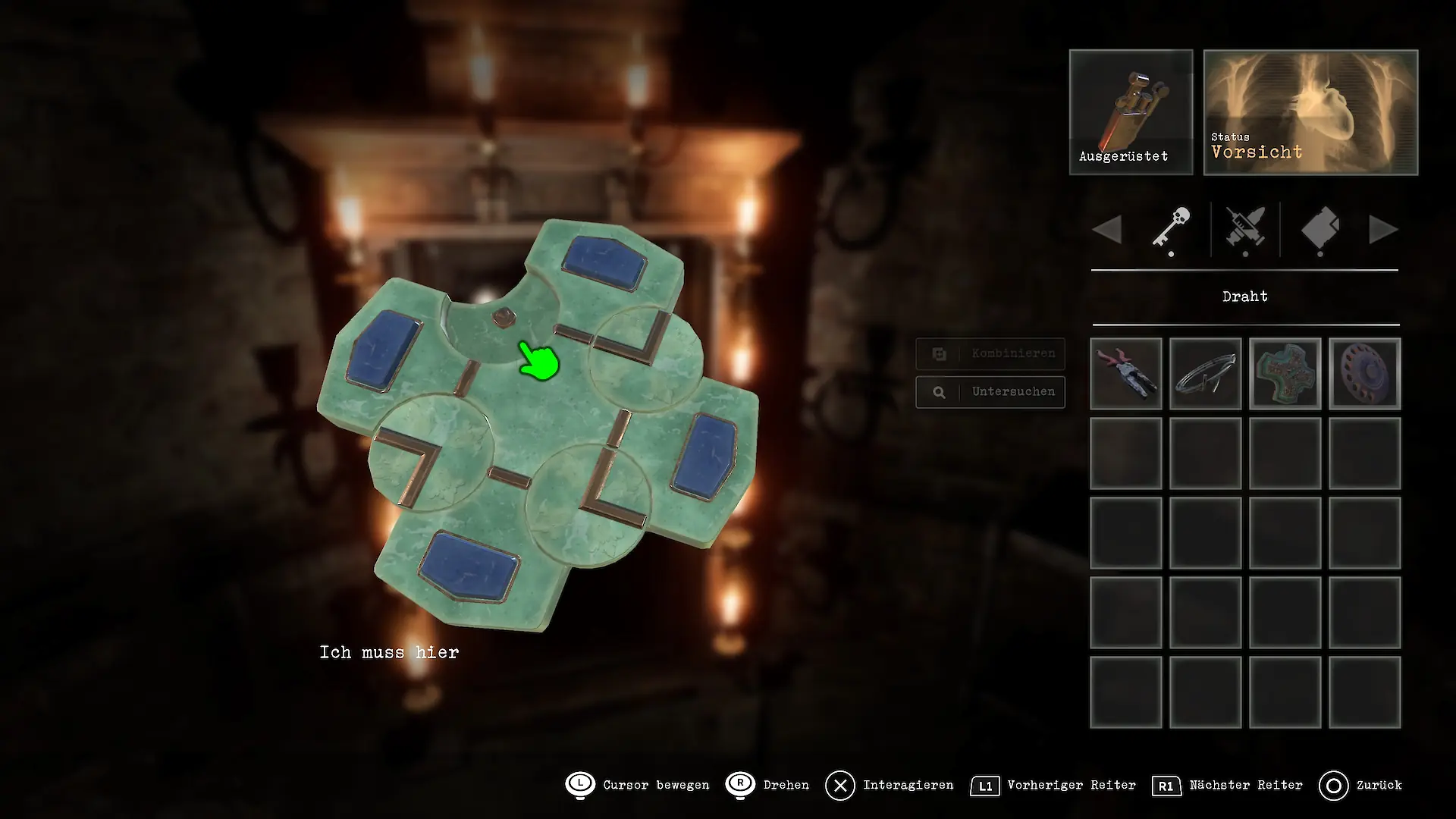Screen dimensions: 1456x819
Task: Click the Untersuchen button
Action: [x=990, y=392]
